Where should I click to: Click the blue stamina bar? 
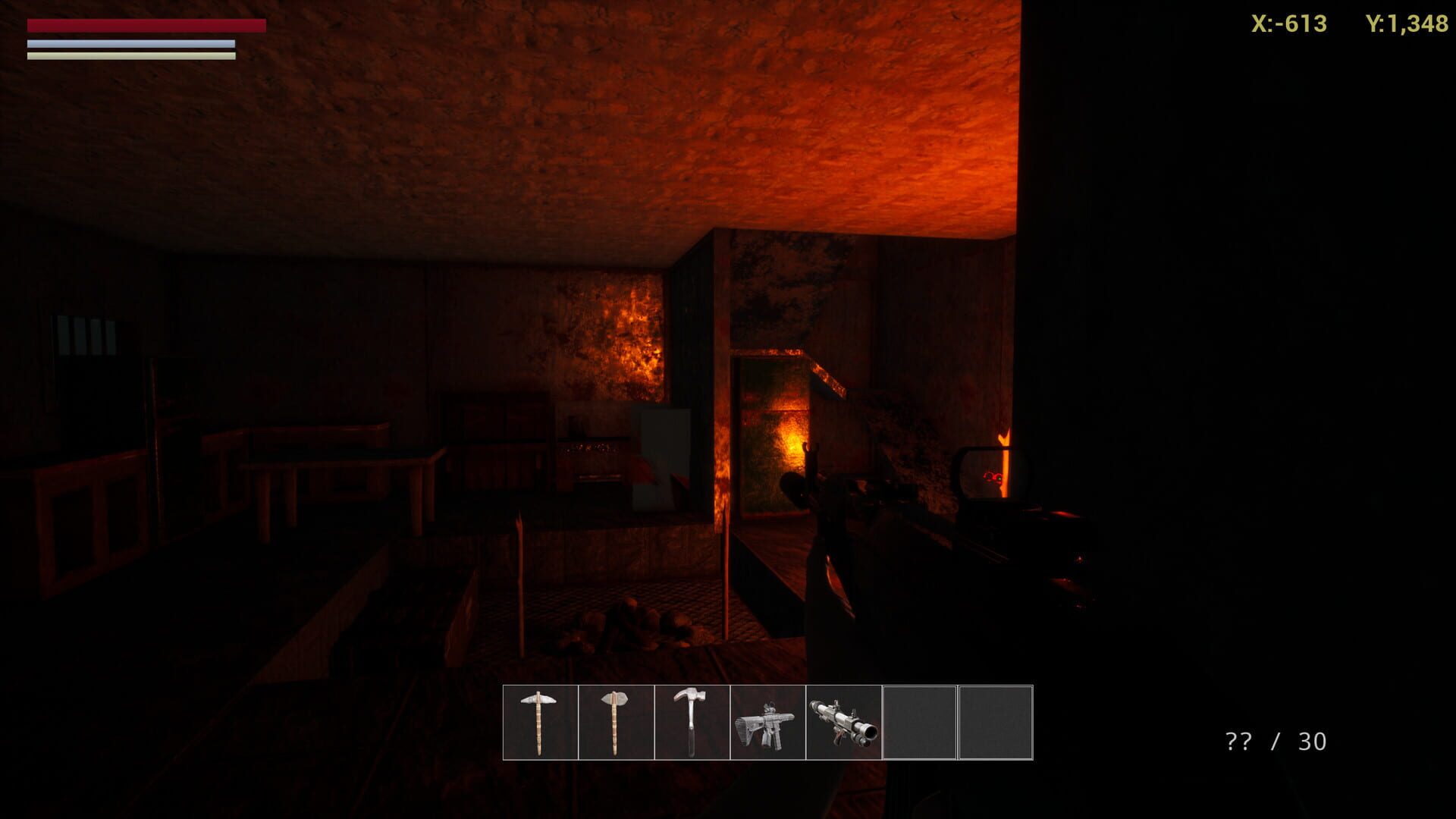(129, 43)
